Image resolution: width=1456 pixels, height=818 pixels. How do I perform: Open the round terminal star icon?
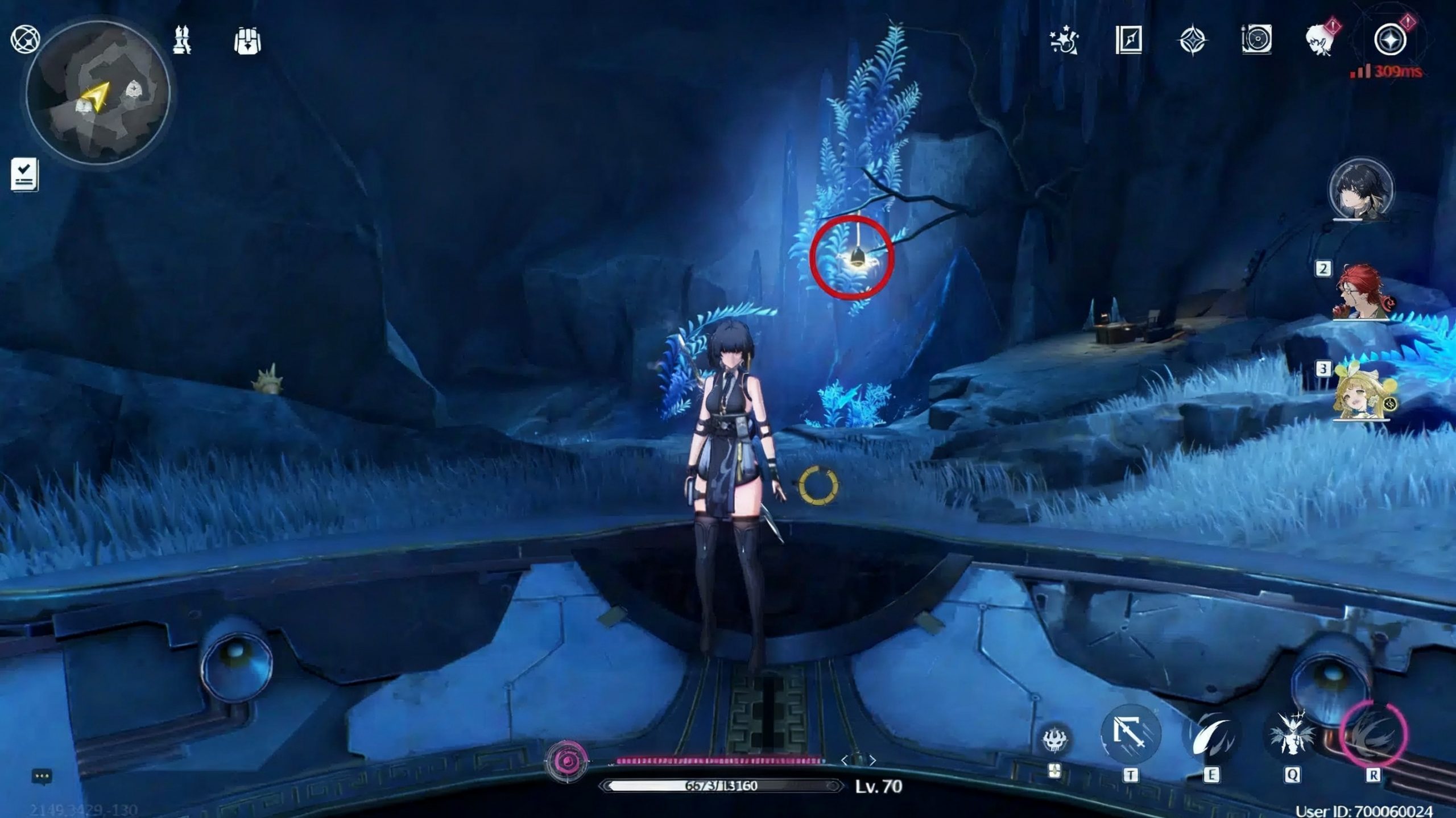[1390, 40]
